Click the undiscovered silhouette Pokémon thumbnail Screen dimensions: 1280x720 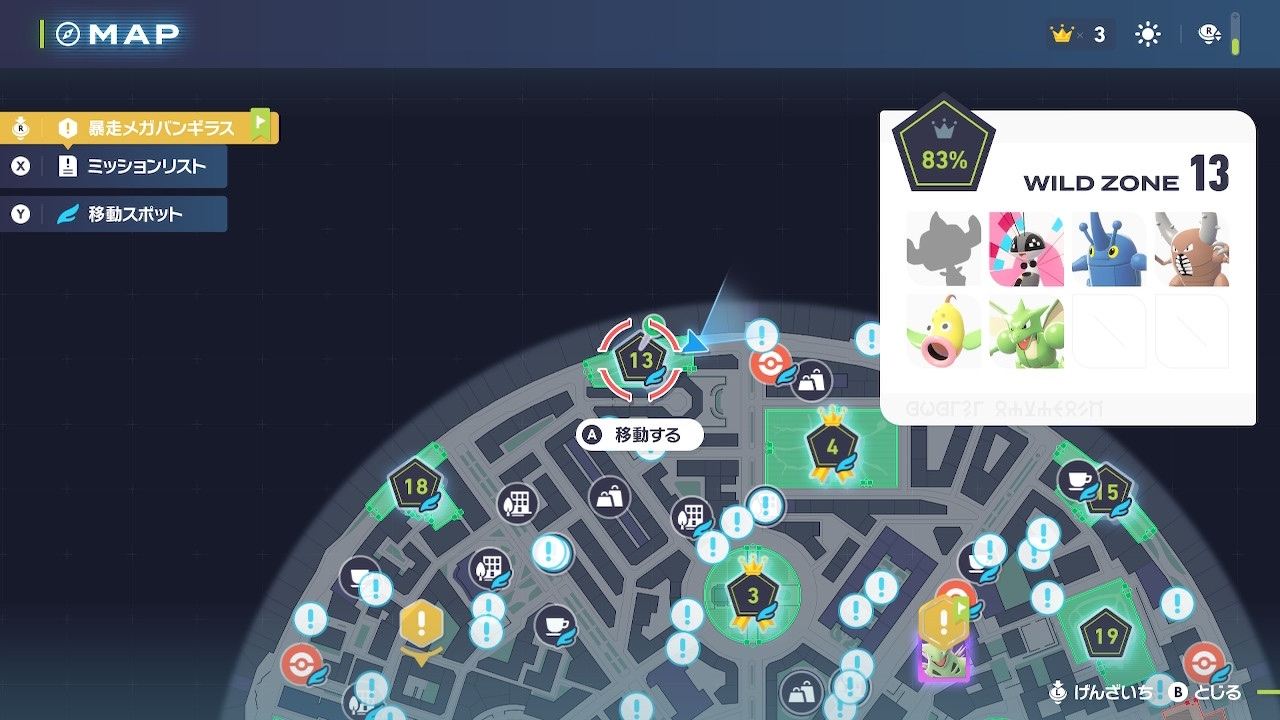pos(943,249)
